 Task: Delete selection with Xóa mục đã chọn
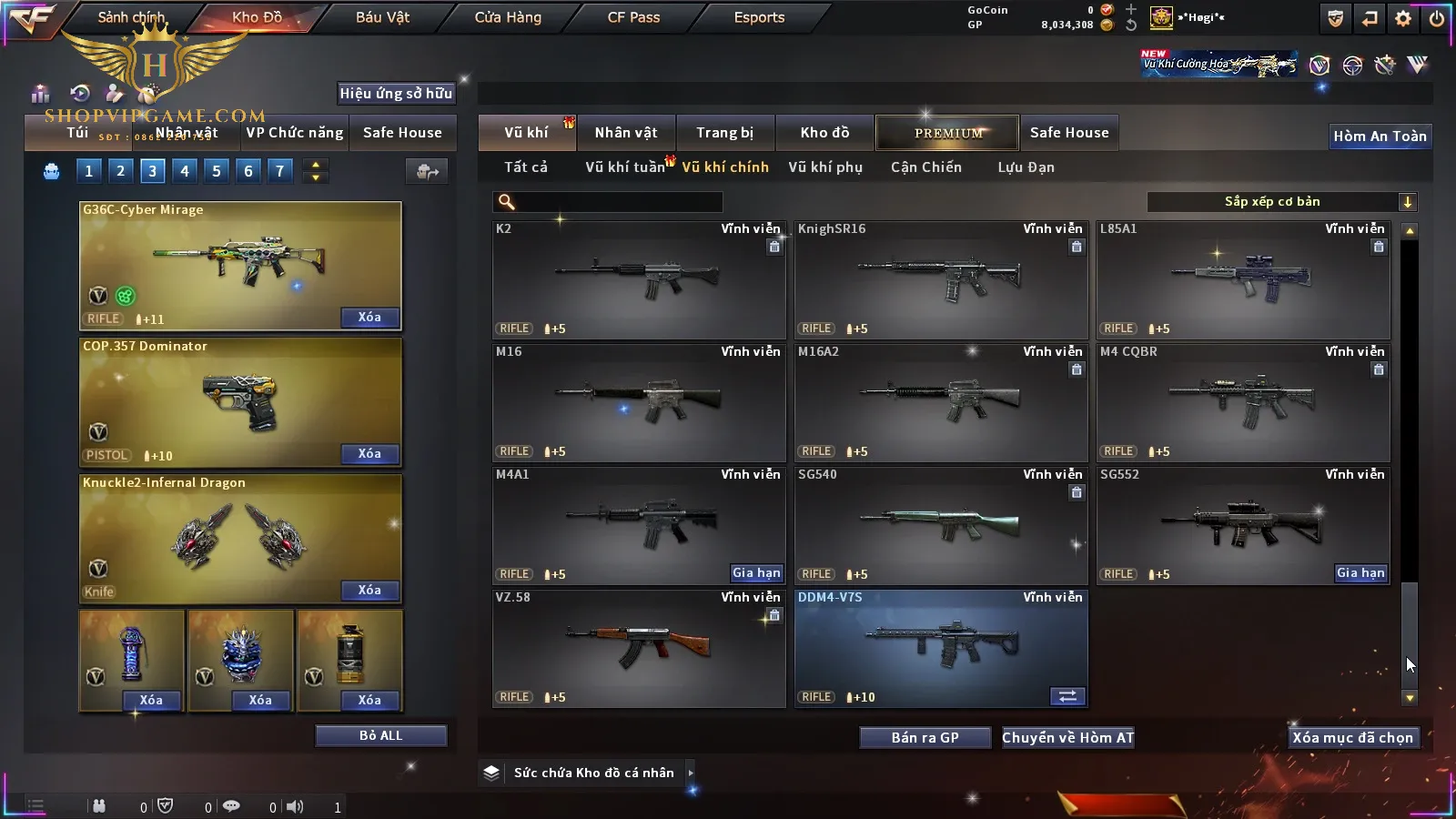pyautogui.click(x=1352, y=738)
